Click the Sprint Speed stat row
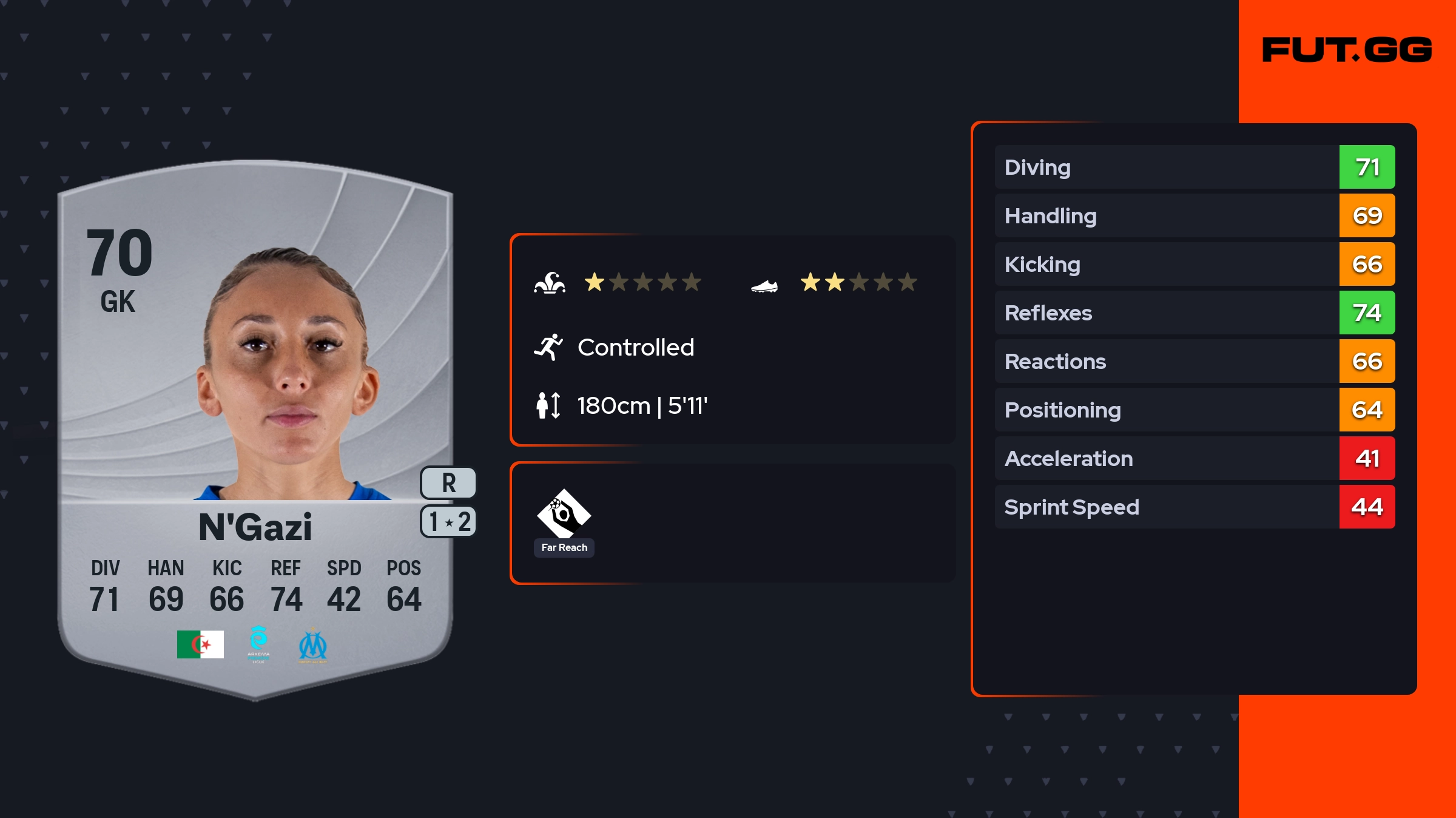 pos(1195,507)
